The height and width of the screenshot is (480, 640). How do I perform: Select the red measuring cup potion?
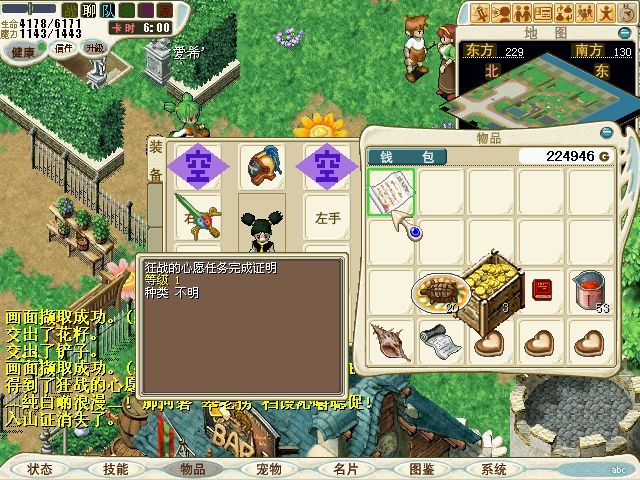590,291
